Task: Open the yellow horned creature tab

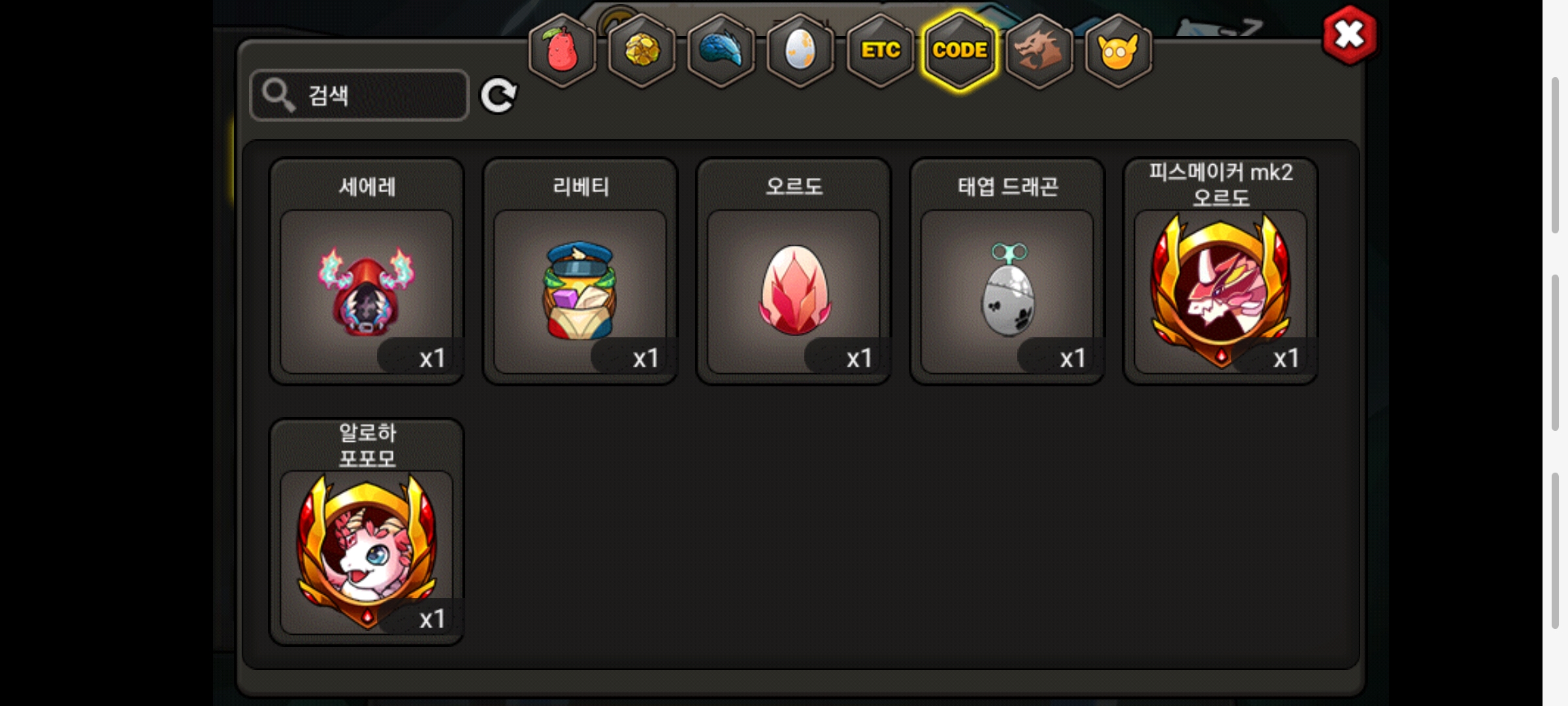Action: [1118, 51]
